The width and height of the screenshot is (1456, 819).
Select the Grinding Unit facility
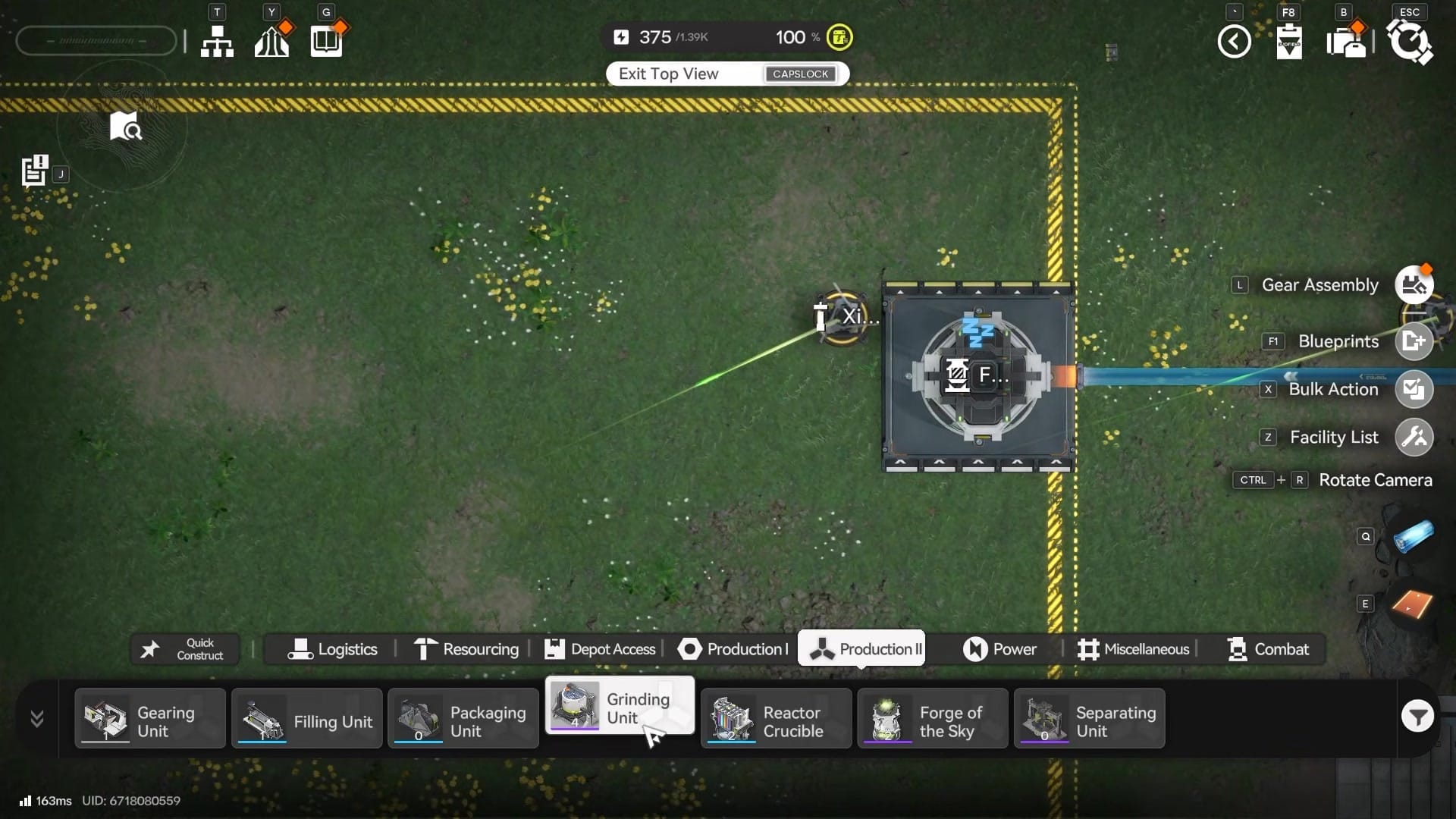(x=619, y=707)
